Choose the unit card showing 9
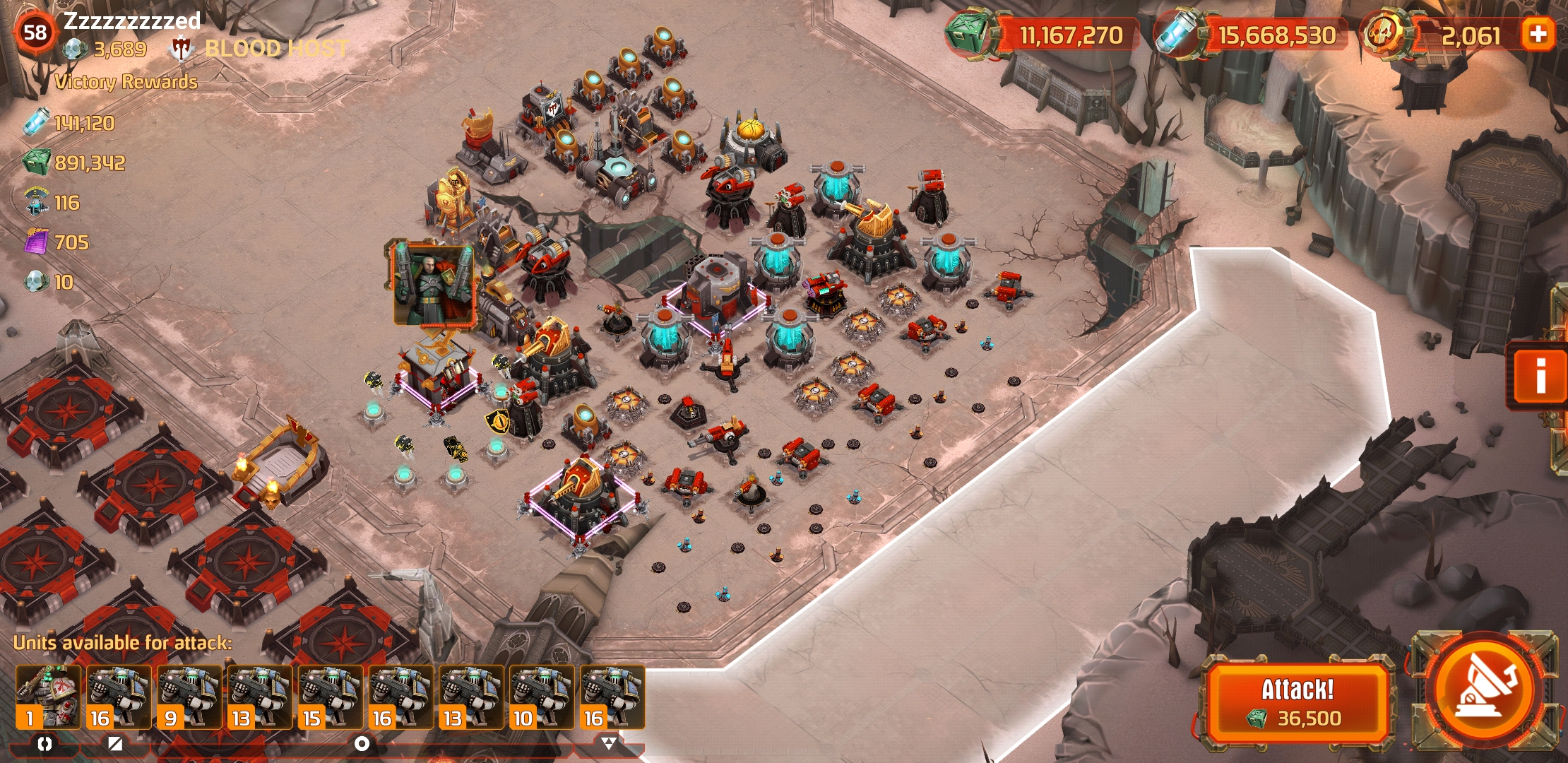 (x=189, y=697)
